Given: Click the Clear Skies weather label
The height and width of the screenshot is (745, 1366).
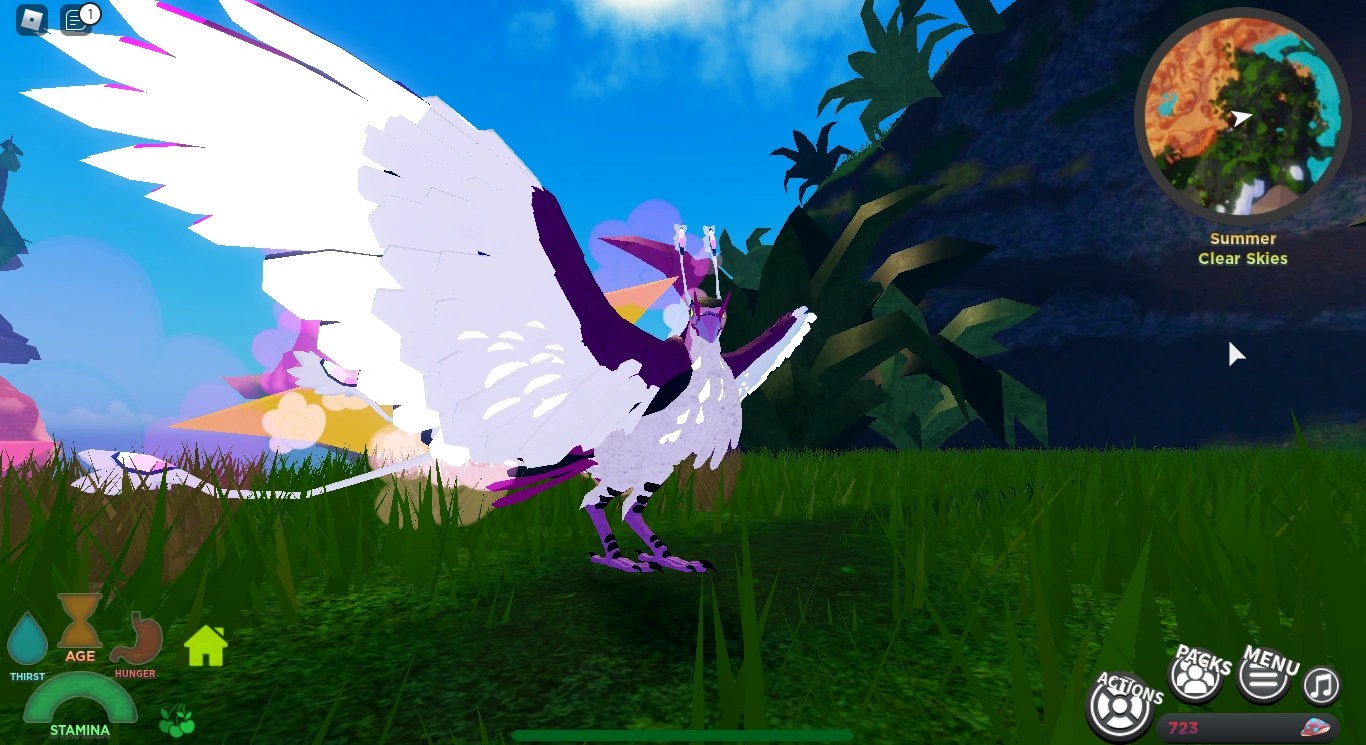Looking at the screenshot, I should tap(1242, 258).
